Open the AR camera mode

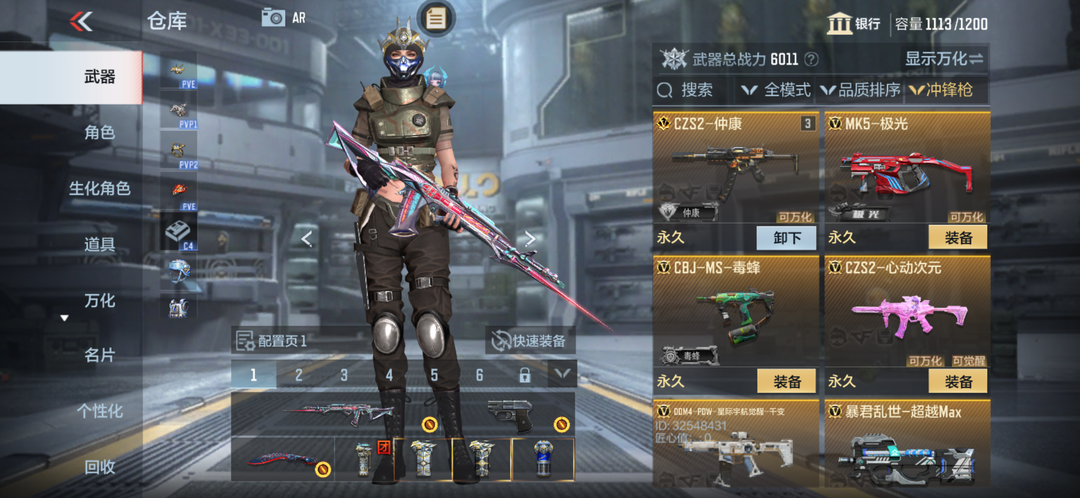(283, 18)
